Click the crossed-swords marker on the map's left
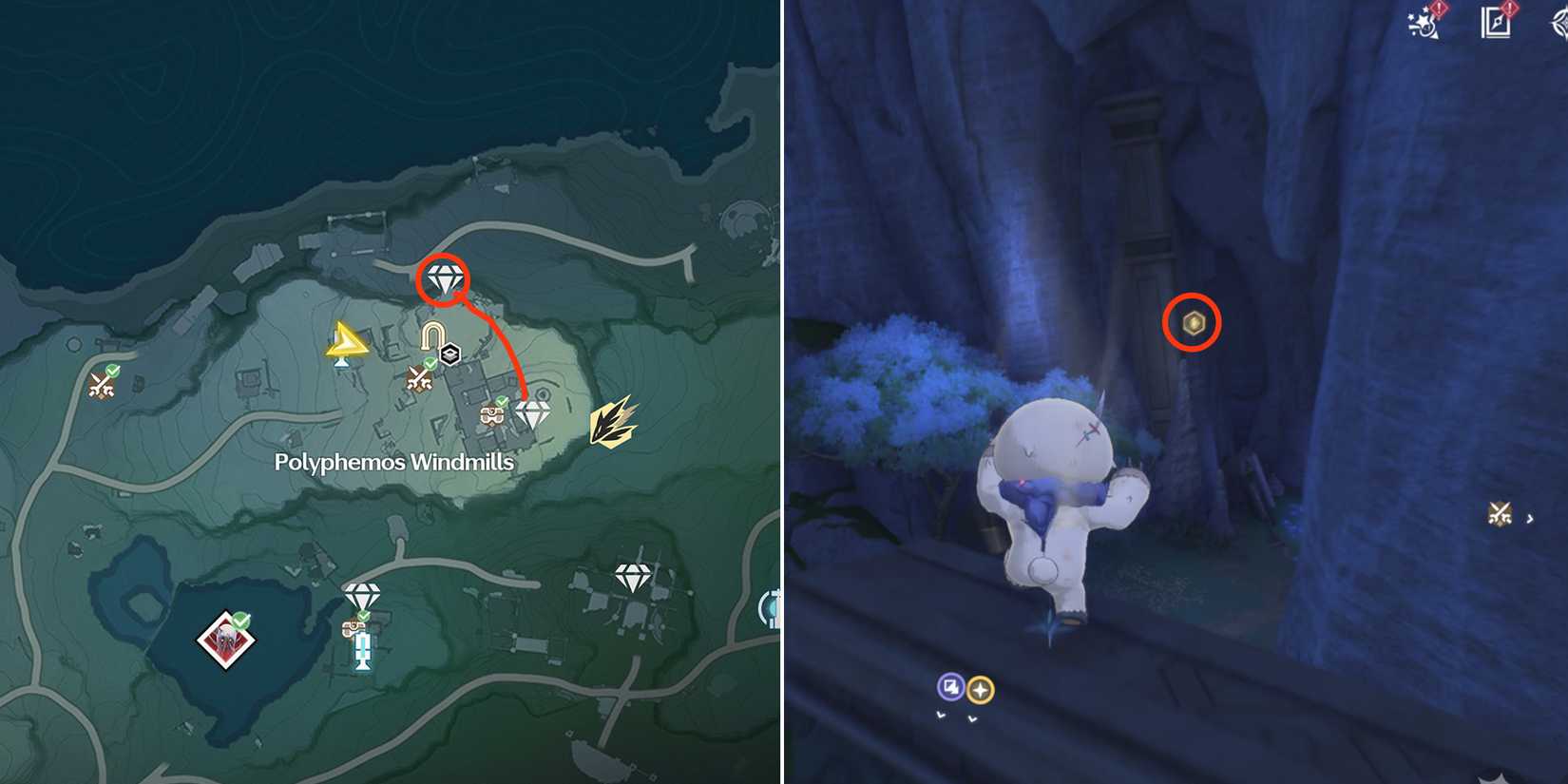Image resolution: width=1568 pixels, height=784 pixels. click(100, 385)
